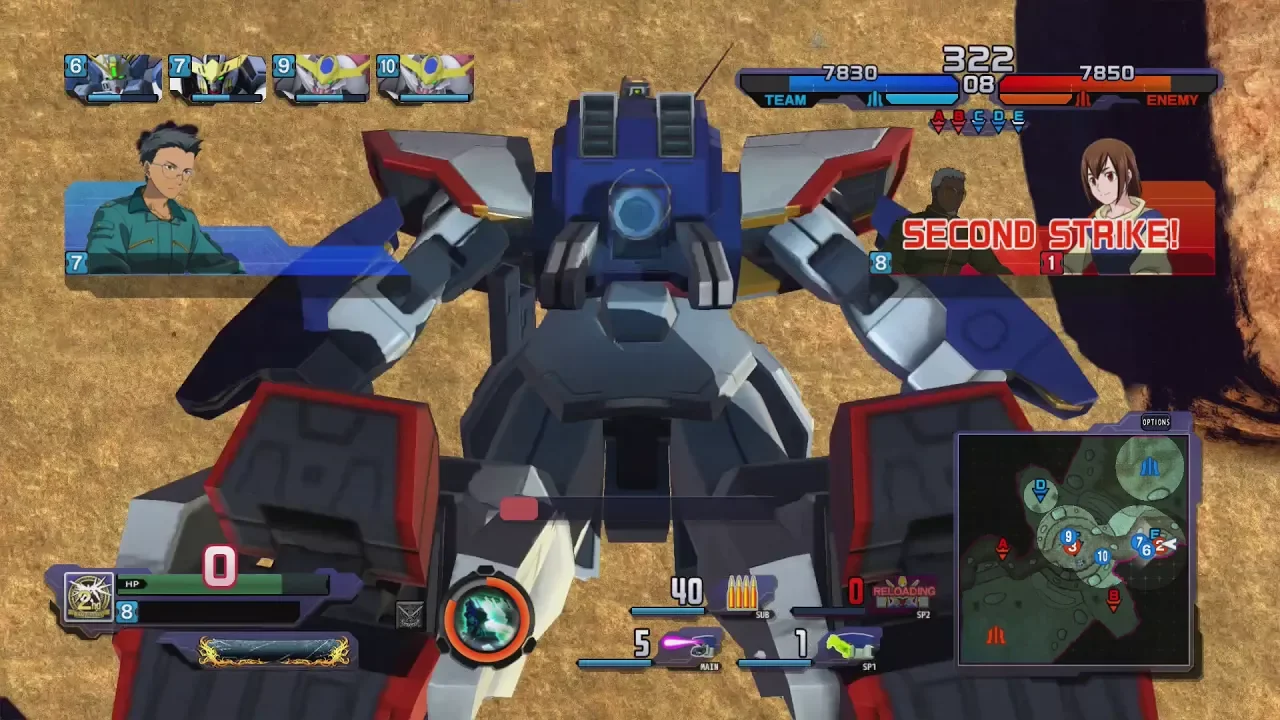
Task: Choose the unit portrait numbered 10
Action: coord(426,77)
